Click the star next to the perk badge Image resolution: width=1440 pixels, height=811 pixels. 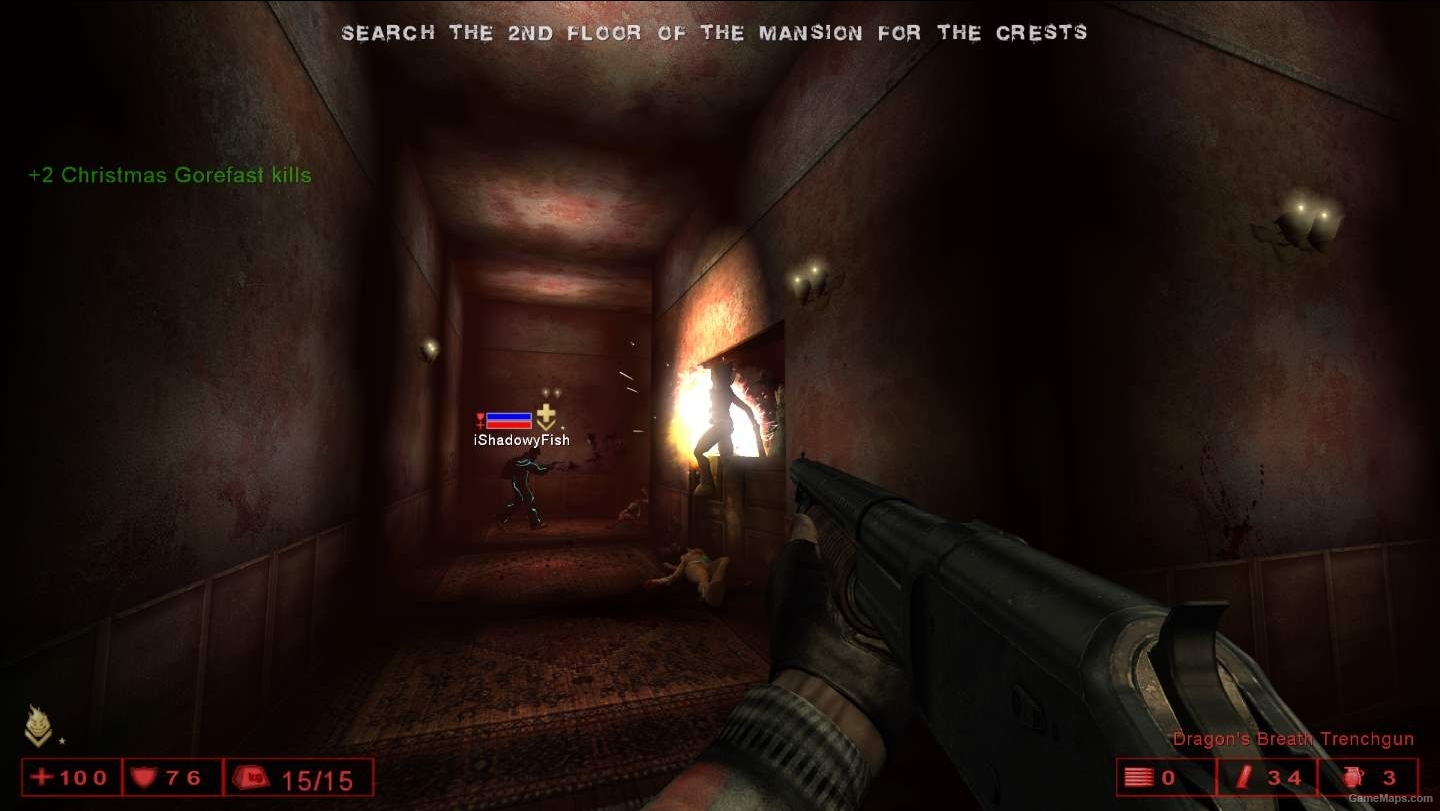62,741
